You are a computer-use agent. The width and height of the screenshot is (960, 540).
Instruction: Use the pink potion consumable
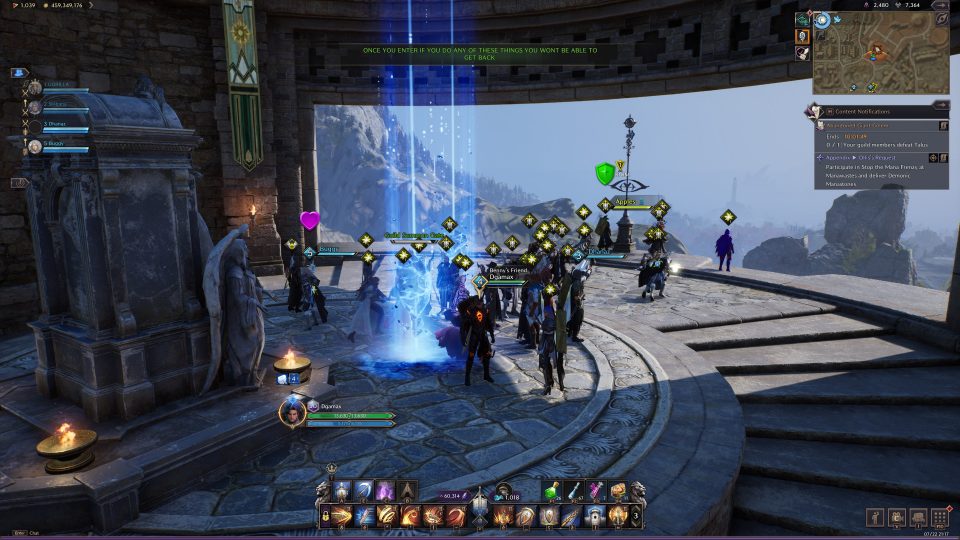[597, 490]
